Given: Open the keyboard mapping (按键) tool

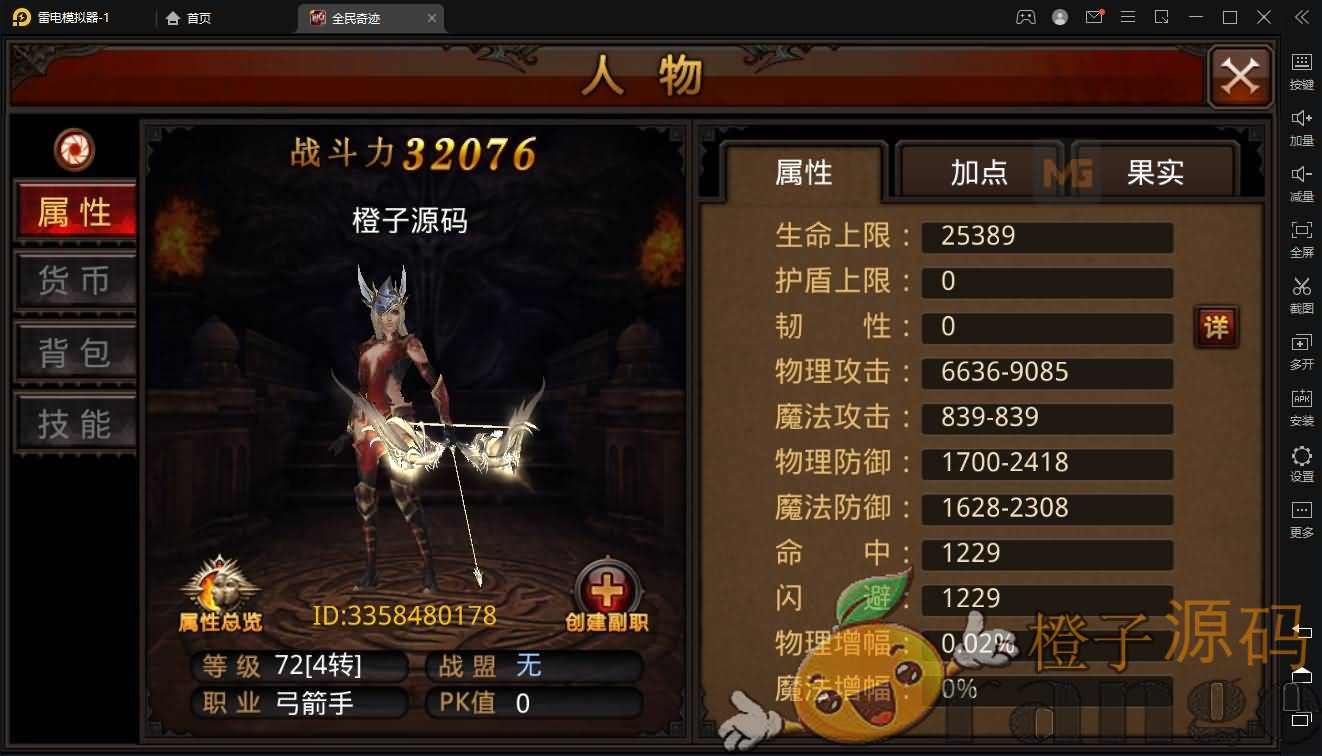Looking at the screenshot, I should tap(1302, 70).
